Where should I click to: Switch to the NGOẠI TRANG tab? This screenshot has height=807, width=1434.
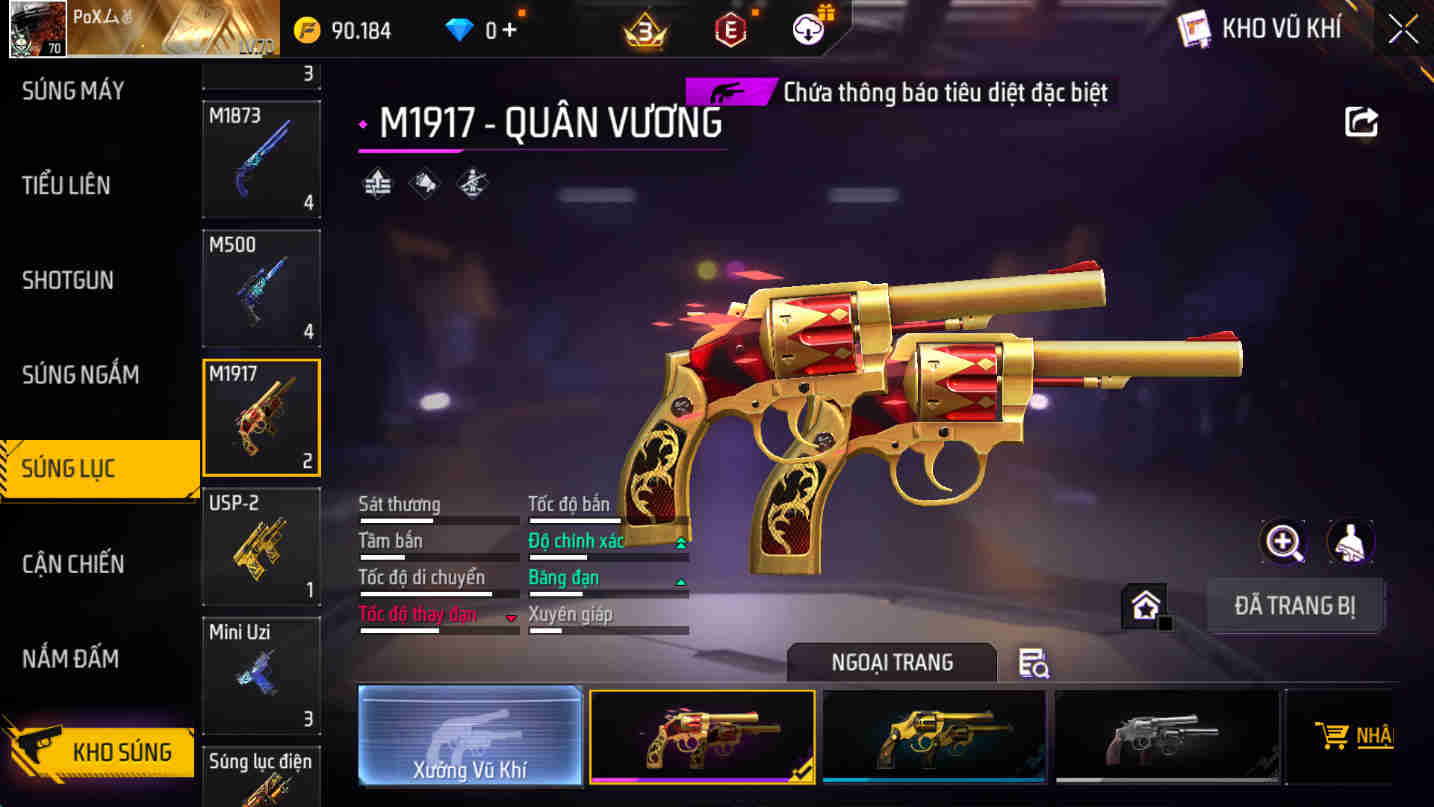(891, 662)
